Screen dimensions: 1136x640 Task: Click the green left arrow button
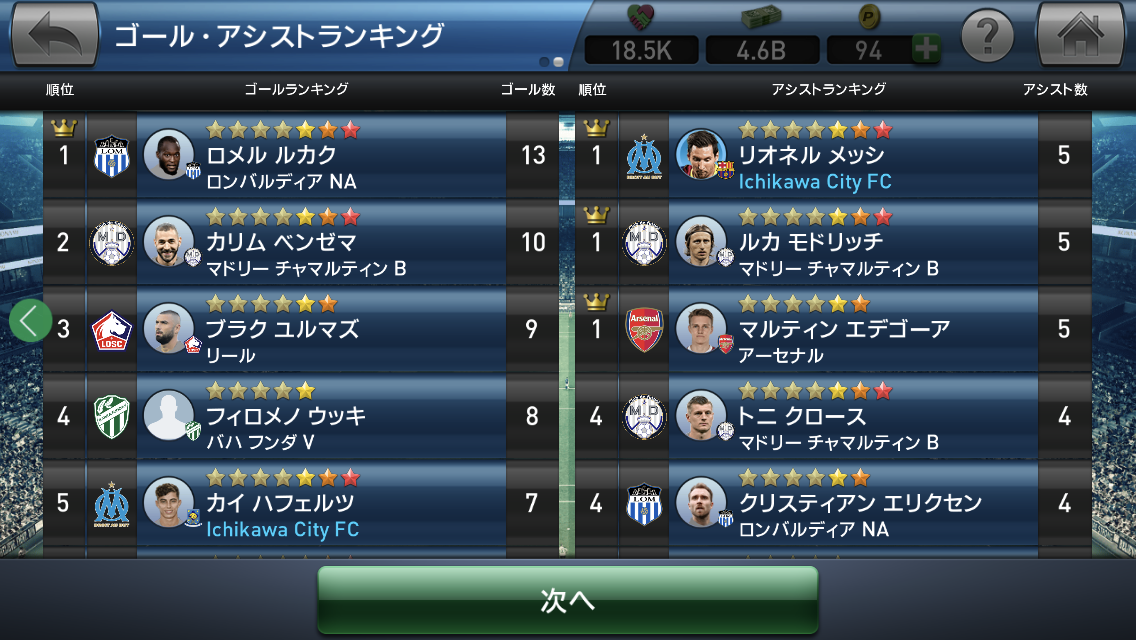31,321
